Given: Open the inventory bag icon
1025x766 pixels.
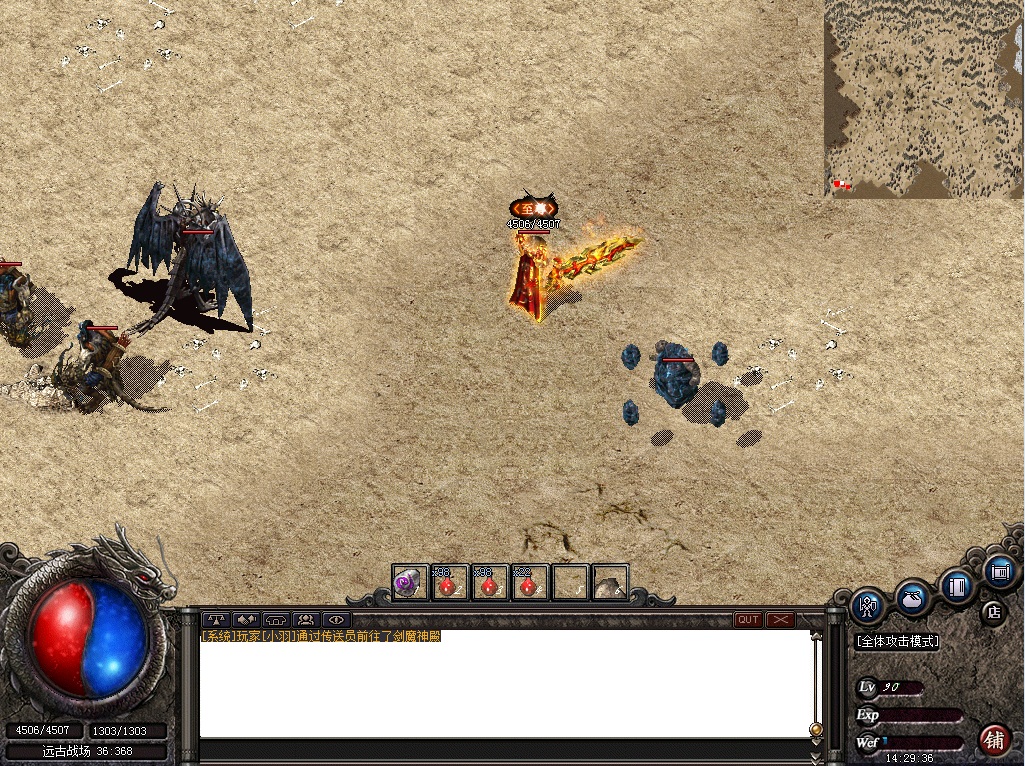Looking at the screenshot, I should (x=912, y=598).
